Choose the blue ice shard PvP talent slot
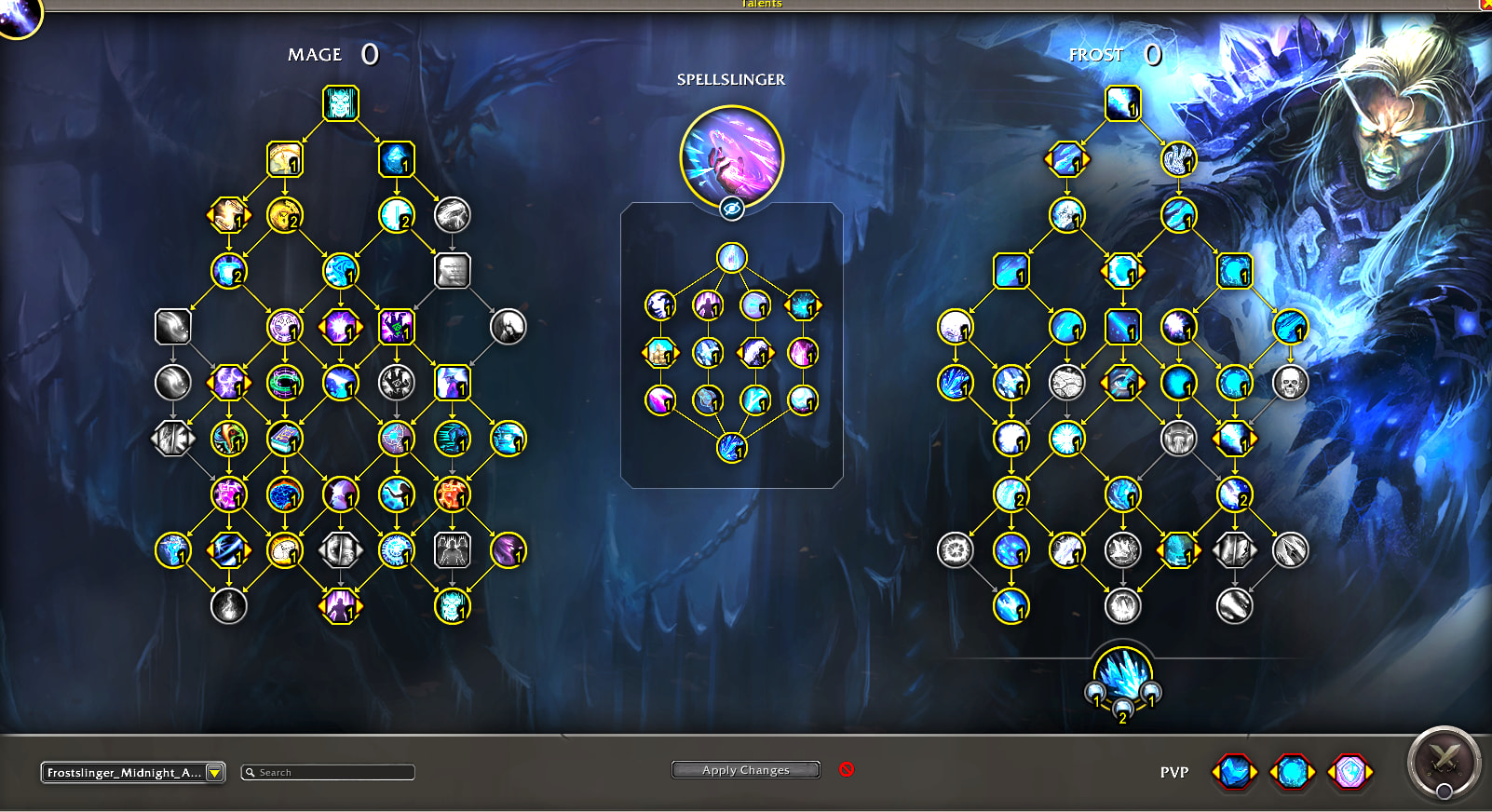Image resolution: width=1492 pixels, height=812 pixels. 1234,772
